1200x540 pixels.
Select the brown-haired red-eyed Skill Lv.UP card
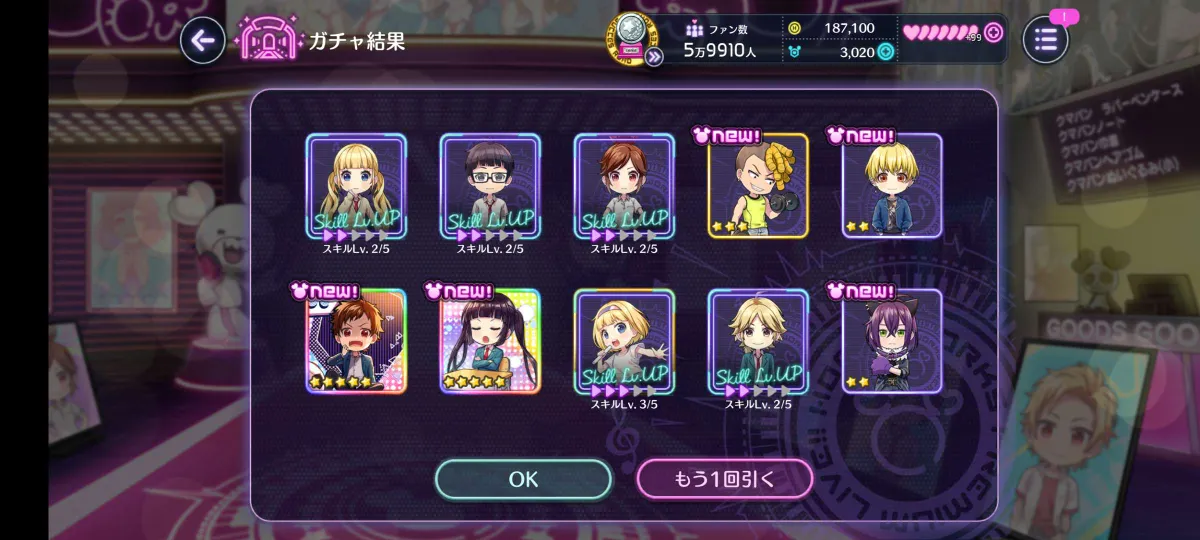point(624,186)
